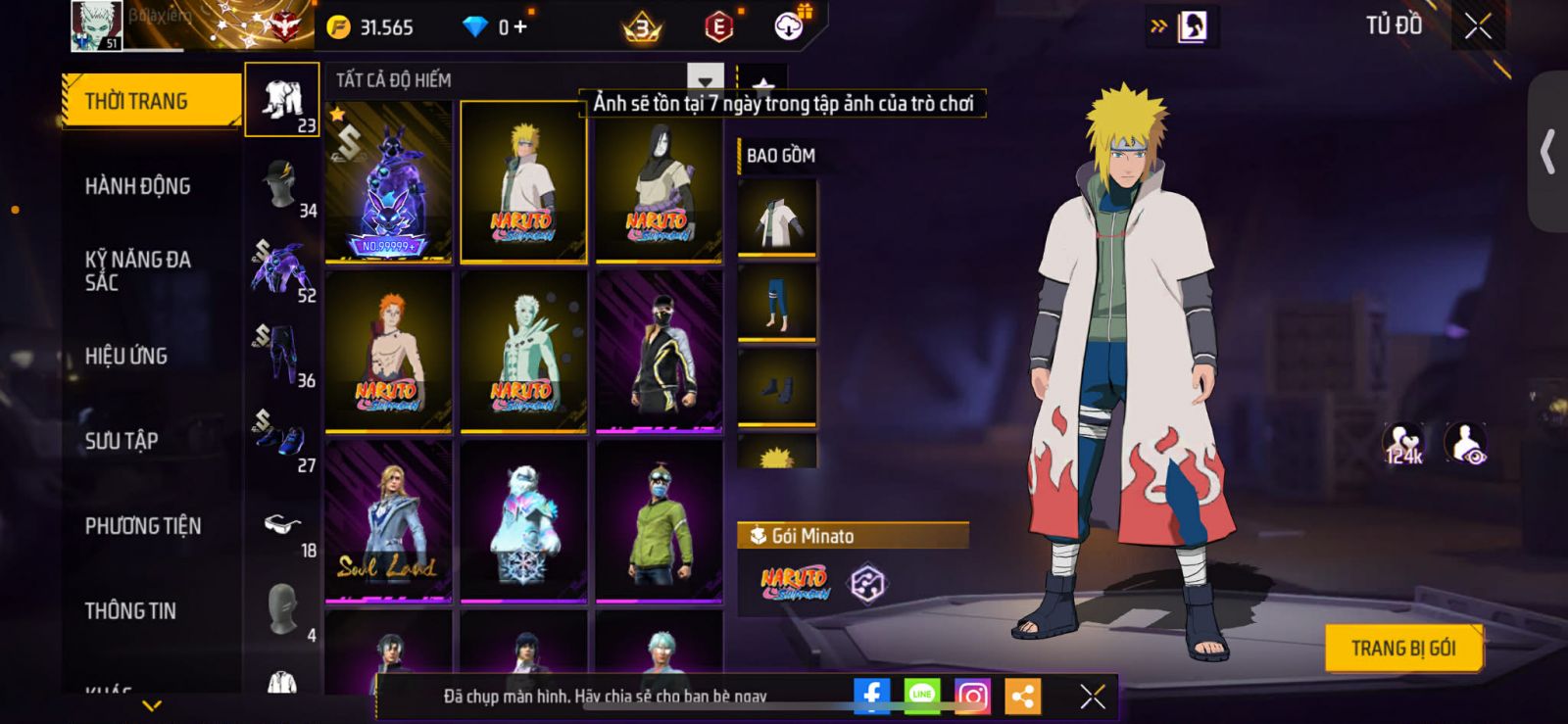Image resolution: width=1568 pixels, height=724 pixels.
Task: Share the screenshot on Instagram
Action: pos(972,697)
